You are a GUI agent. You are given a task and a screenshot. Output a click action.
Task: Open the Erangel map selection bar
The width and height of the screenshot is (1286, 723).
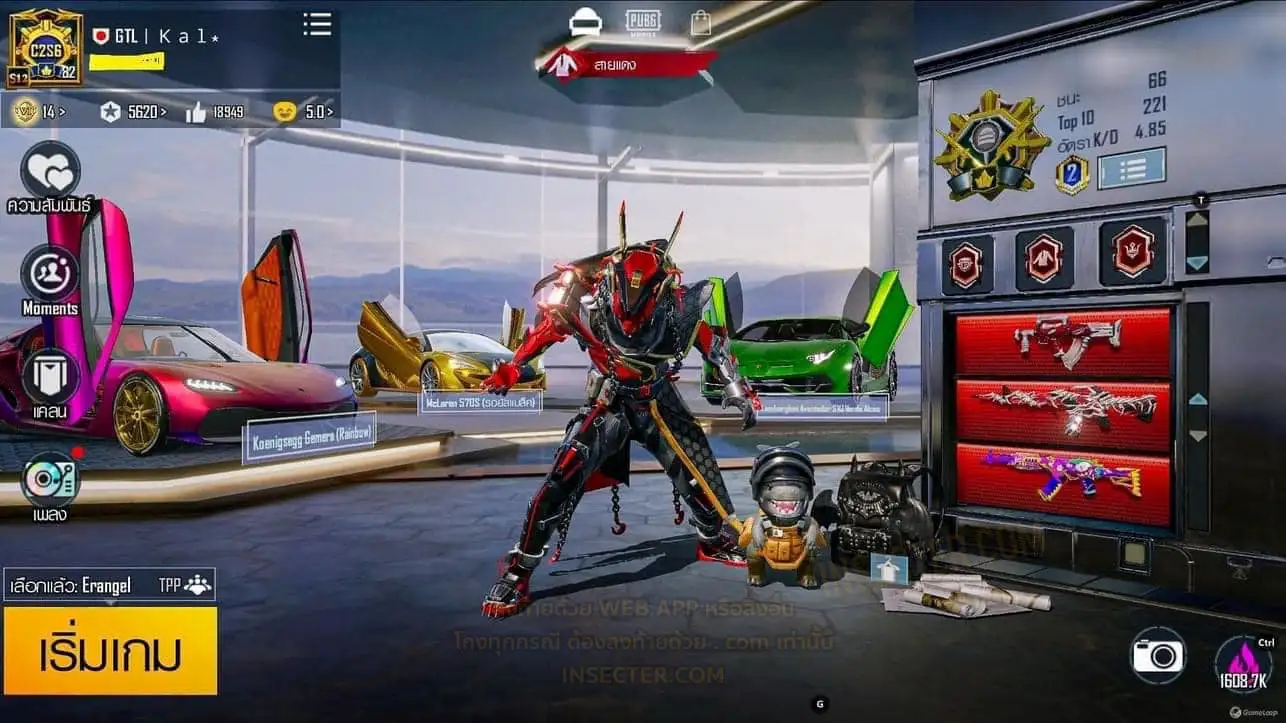pos(109,585)
